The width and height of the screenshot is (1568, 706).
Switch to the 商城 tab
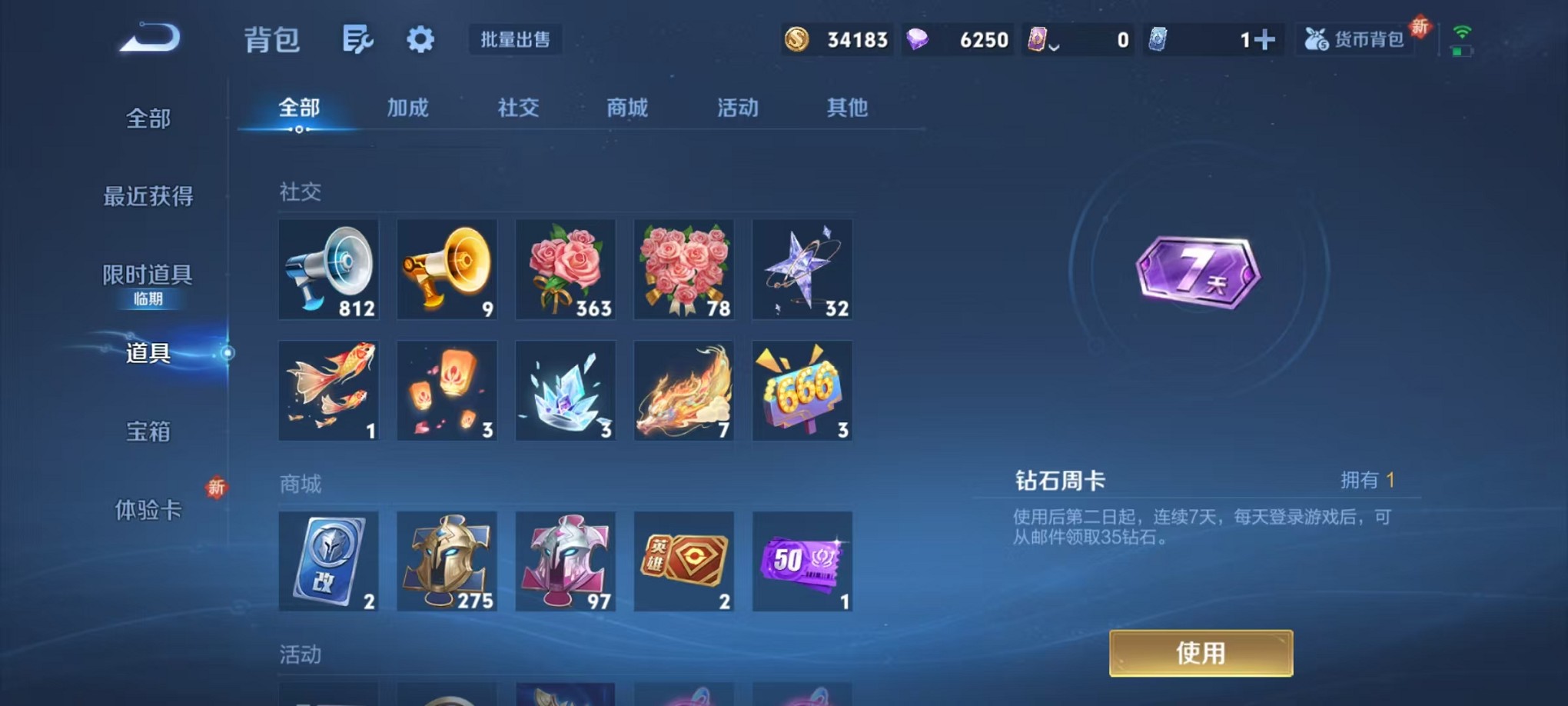pos(626,108)
